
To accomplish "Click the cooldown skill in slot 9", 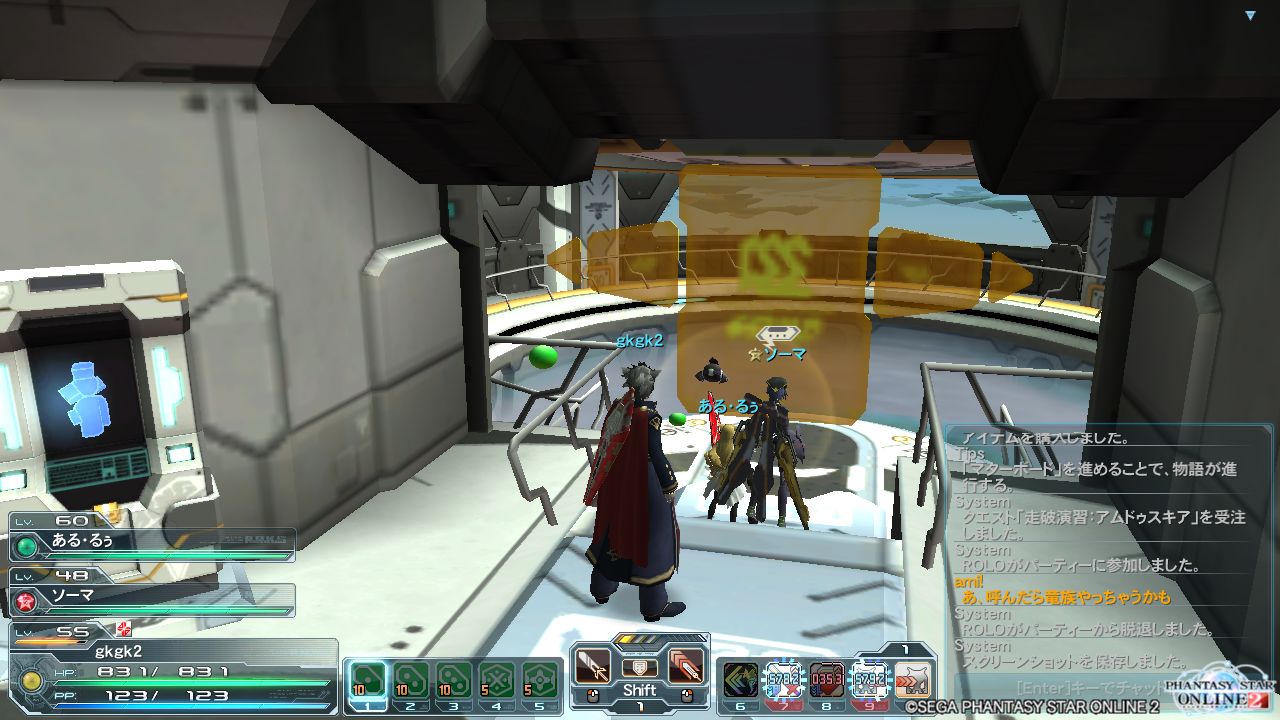I will [869, 680].
